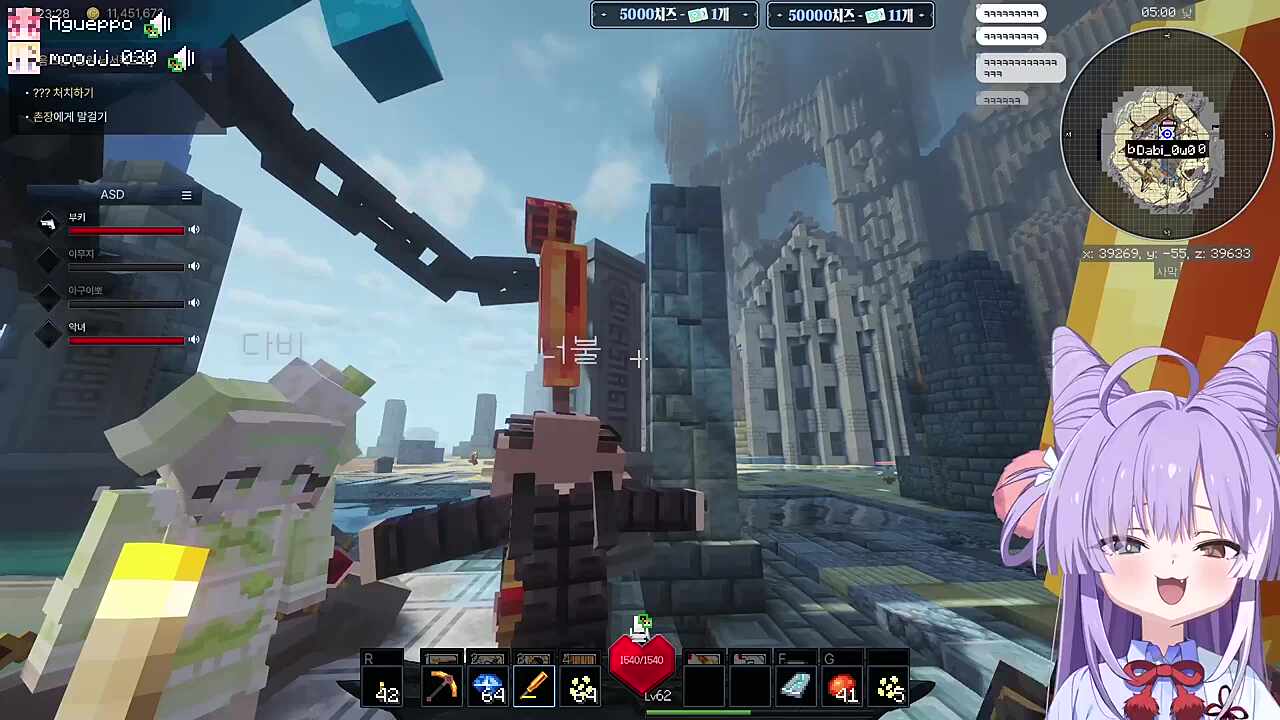Click the 50000치즈 donation goal banner
This screenshot has width=1280, height=720.
(850, 15)
